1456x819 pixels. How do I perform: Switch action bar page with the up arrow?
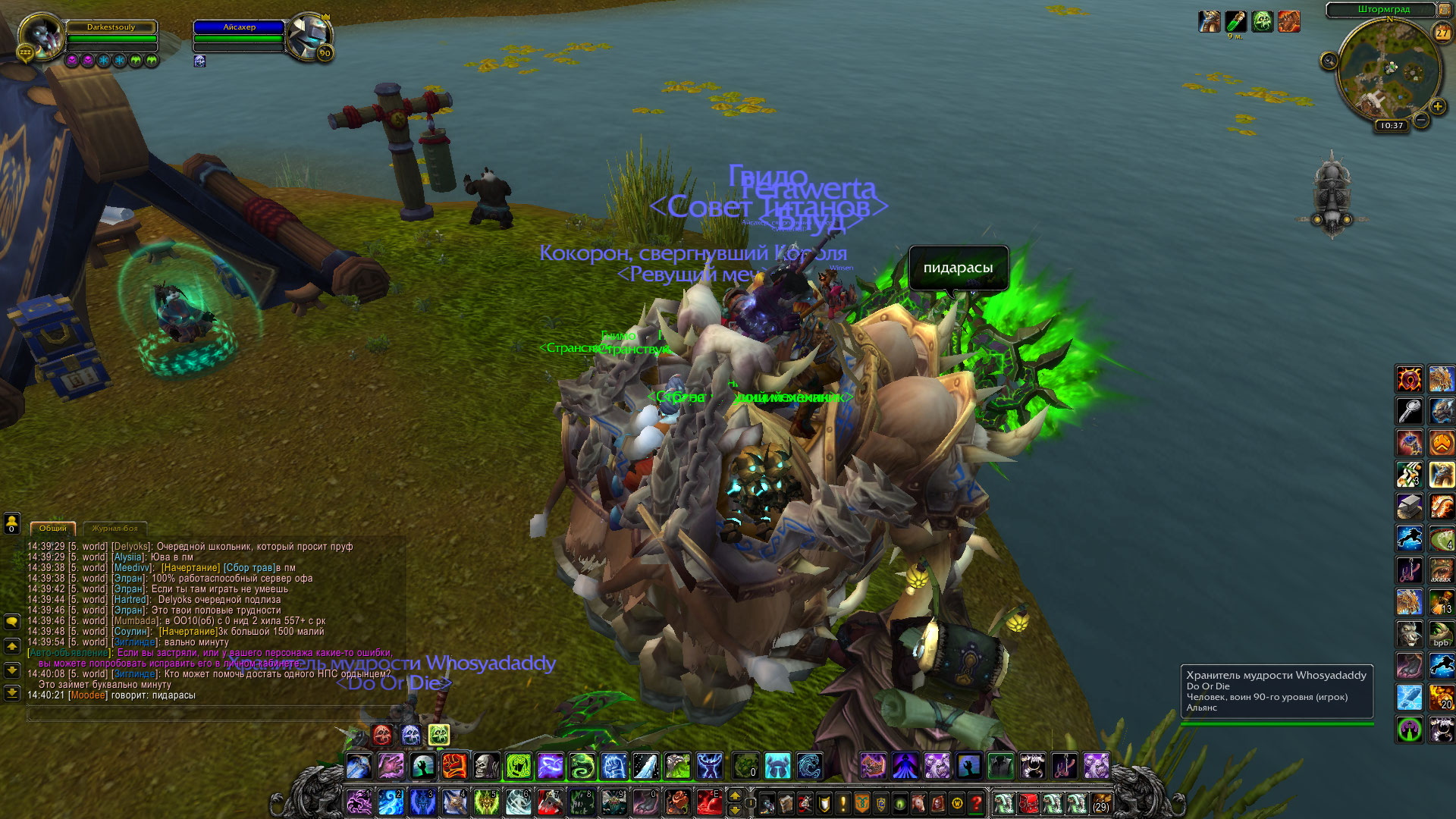pyautogui.click(x=734, y=795)
